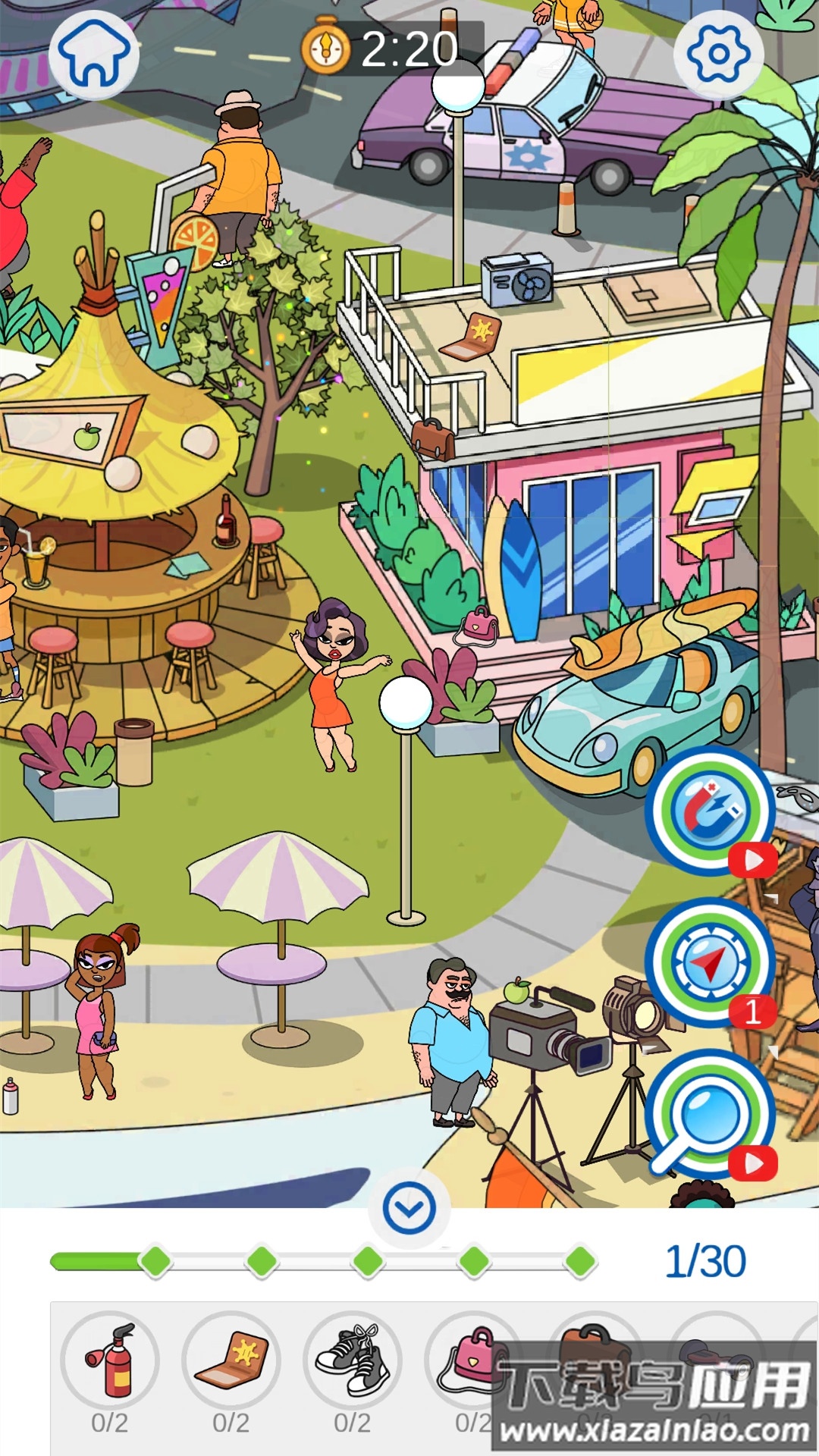Pick the pink handbag target item
Screen dimensions: 819x1456
(x=469, y=1360)
